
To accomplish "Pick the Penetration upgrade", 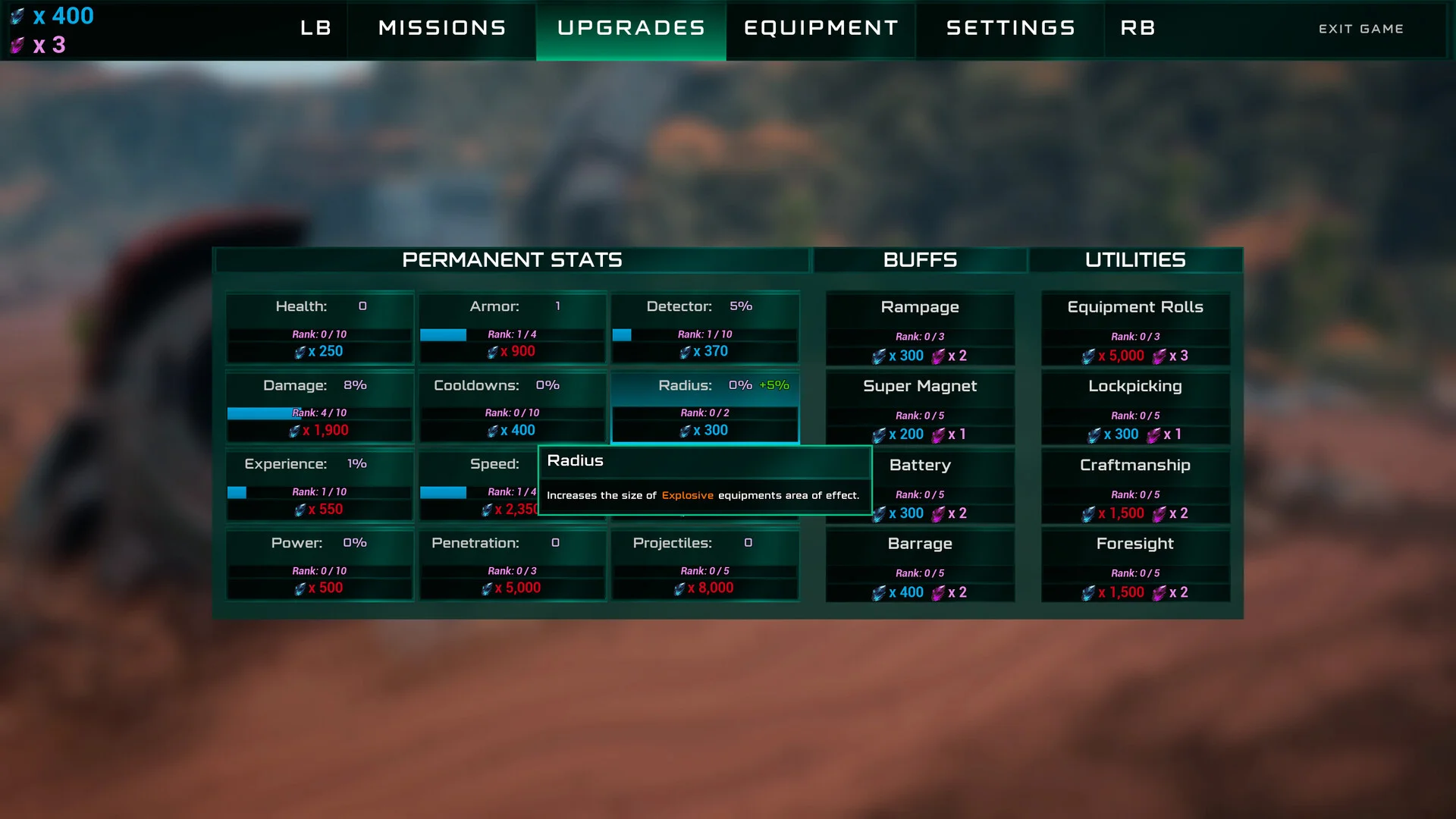I will 512,565.
